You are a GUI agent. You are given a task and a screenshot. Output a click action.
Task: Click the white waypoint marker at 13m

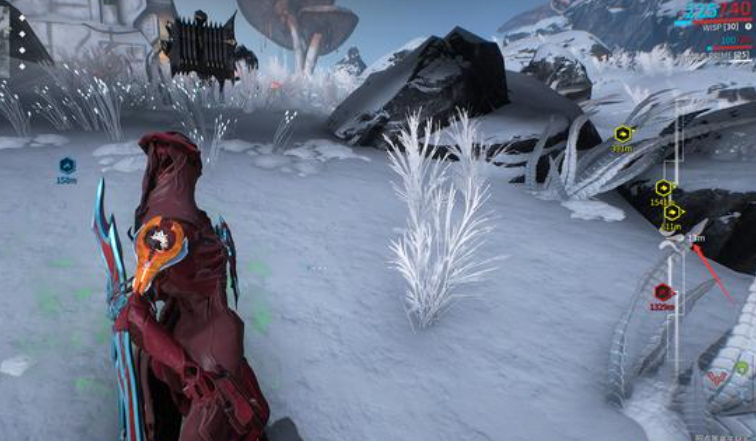[678, 238]
